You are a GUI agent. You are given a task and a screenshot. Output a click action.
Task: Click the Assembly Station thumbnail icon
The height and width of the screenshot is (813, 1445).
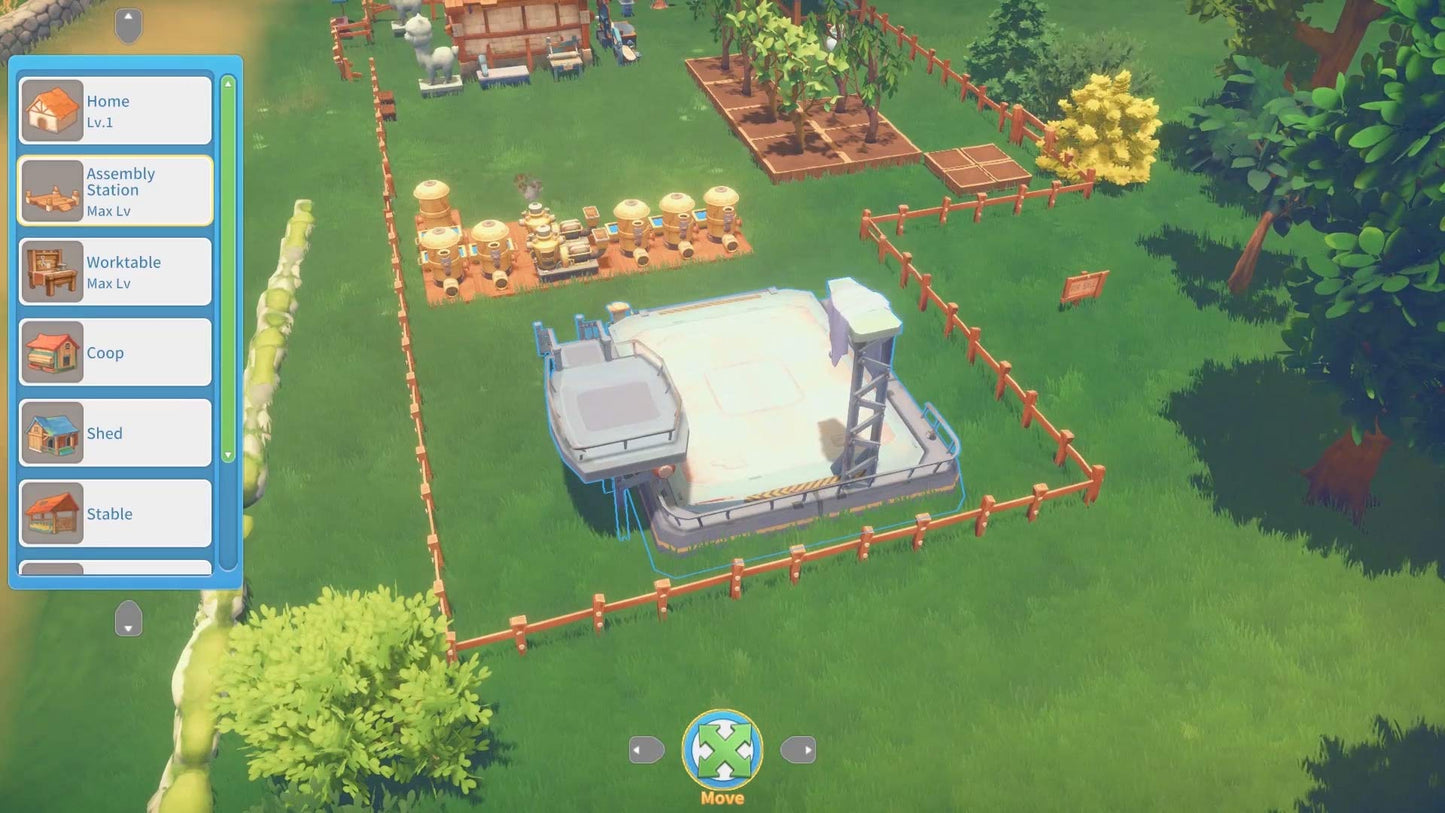coord(52,190)
